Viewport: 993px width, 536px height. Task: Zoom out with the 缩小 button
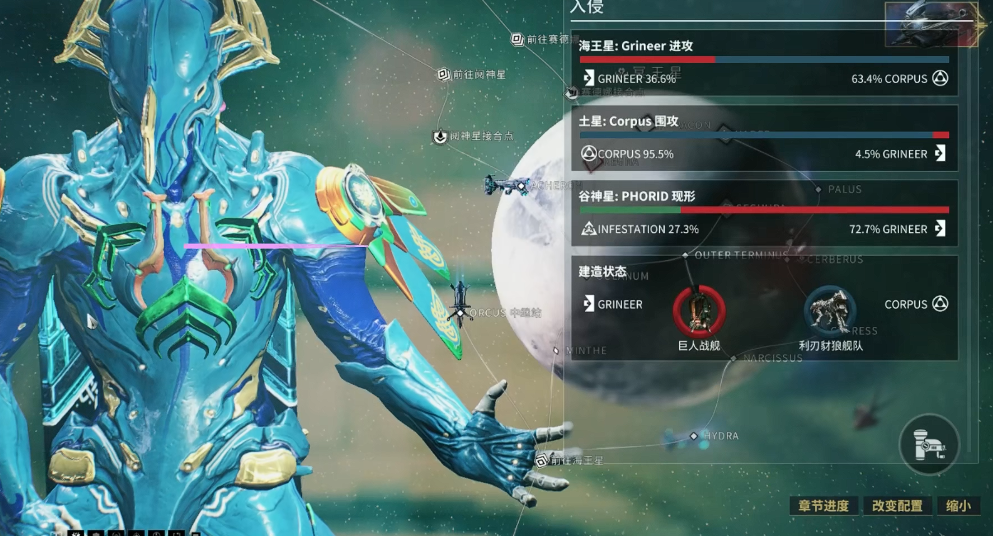958,506
